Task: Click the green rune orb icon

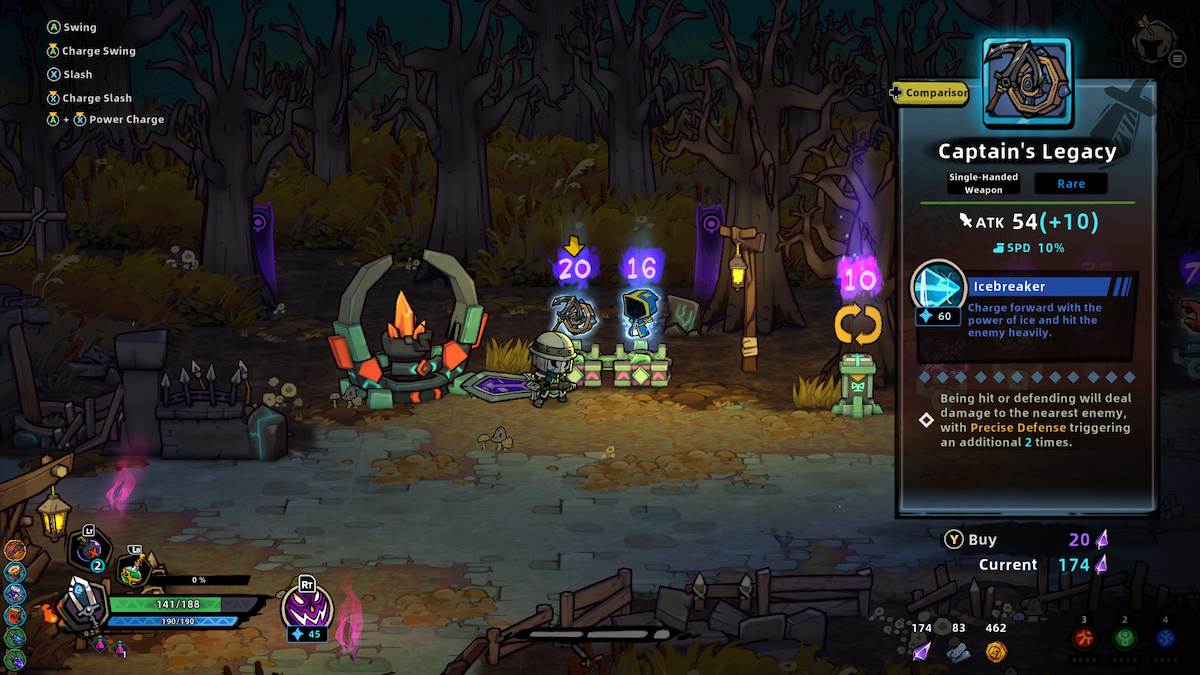Action: click(1125, 638)
